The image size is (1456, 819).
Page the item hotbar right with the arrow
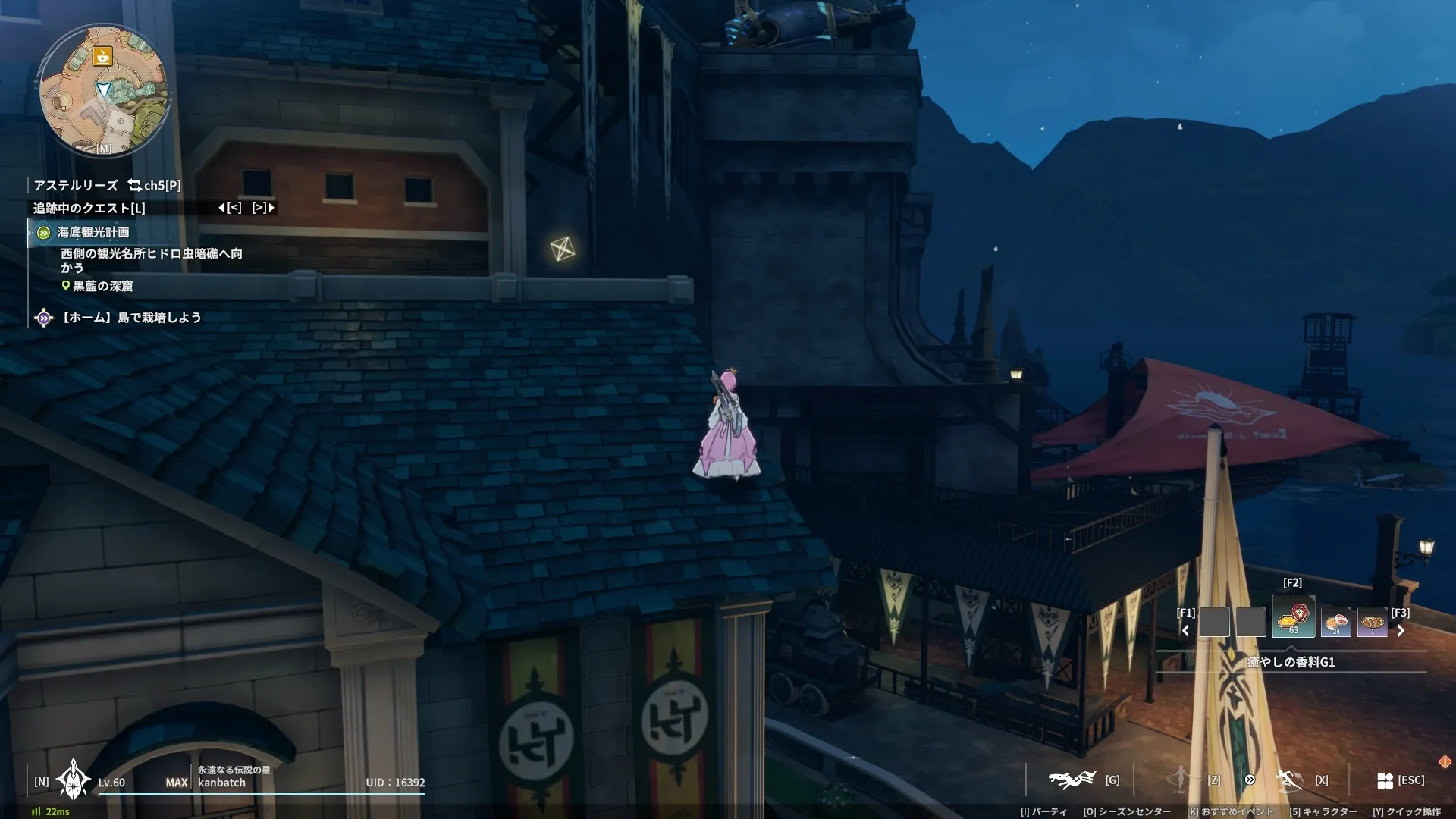(x=1401, y=630)
